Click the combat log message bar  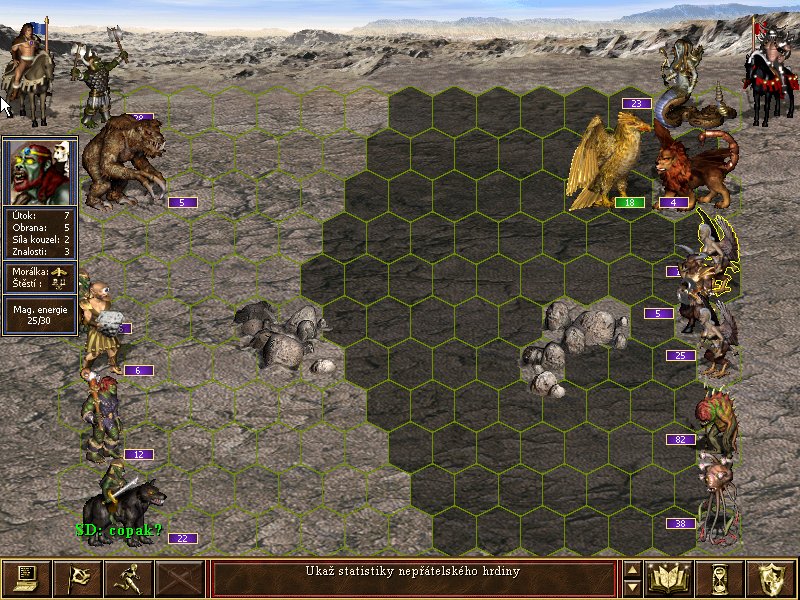[413, 578]
